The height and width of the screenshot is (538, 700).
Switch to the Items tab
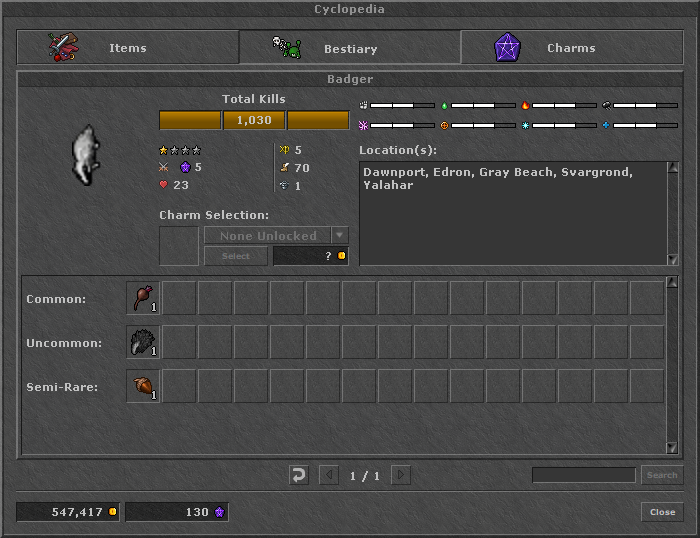click(127, 48)
